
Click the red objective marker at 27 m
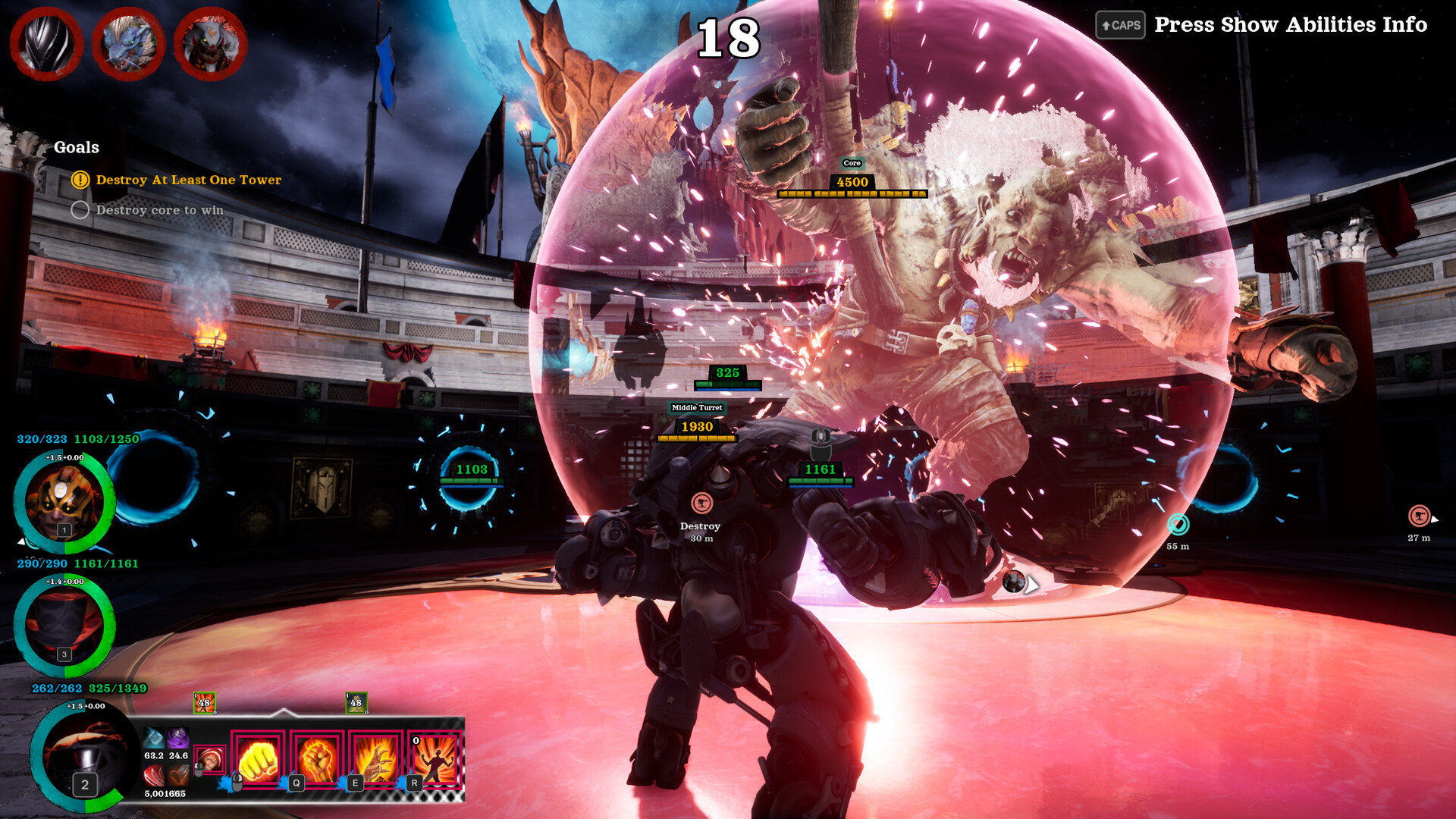coord(1418,516)
